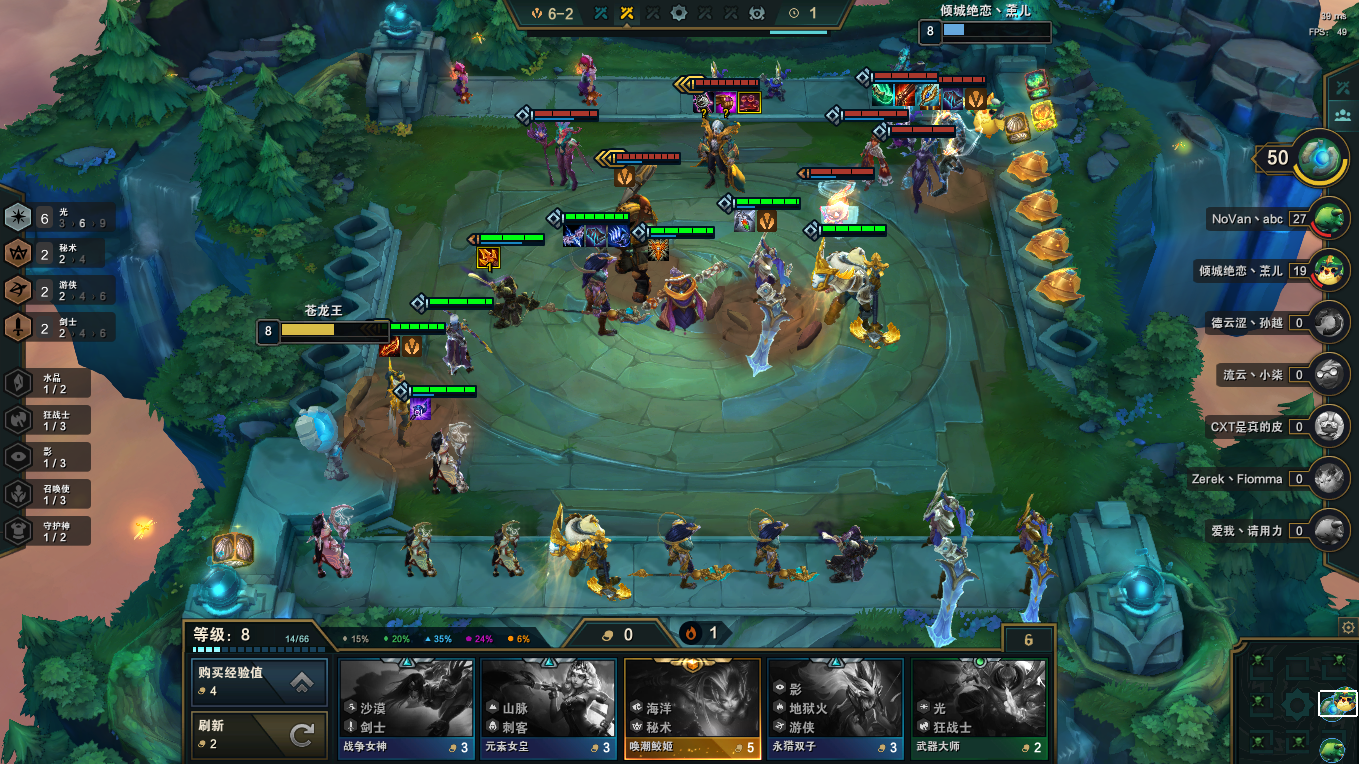Buy experience with the 购买经验值 button
Screen dimensions: 1359x764
click(259, 681)
